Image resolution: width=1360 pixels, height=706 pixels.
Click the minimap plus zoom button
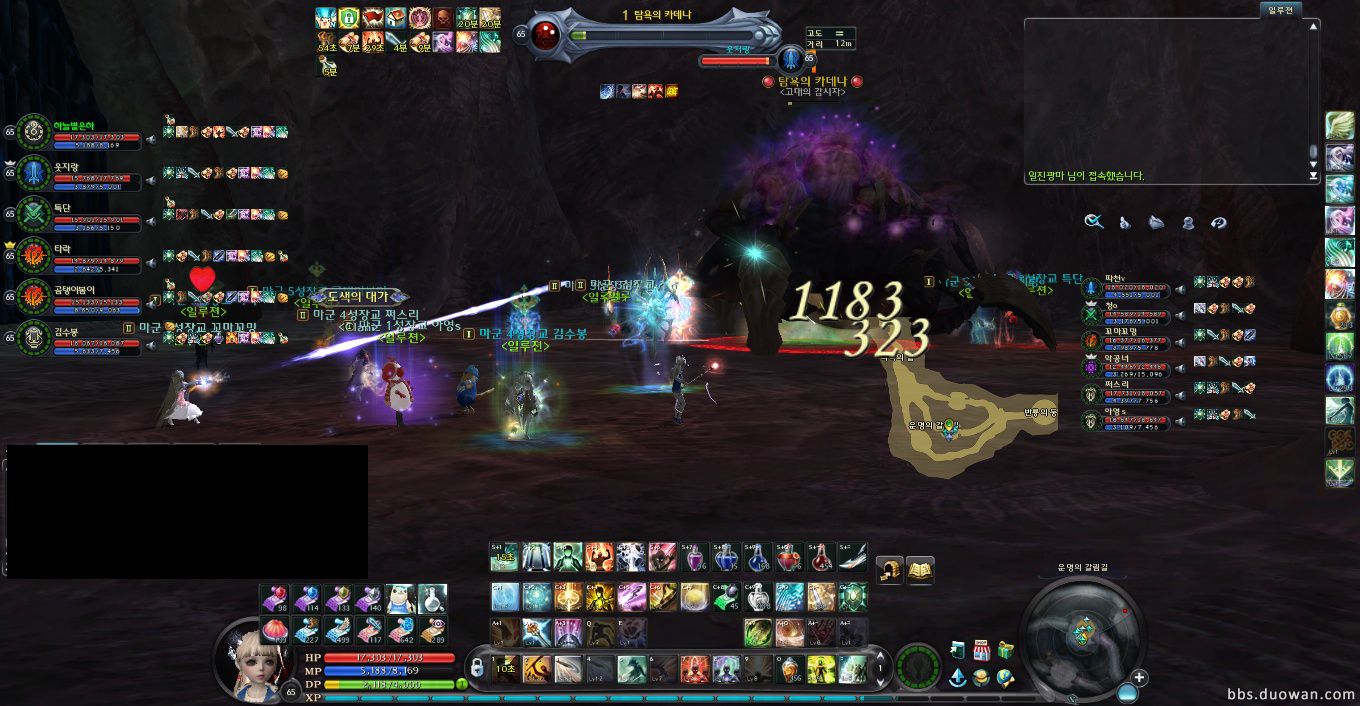(x=1138, y=678)
